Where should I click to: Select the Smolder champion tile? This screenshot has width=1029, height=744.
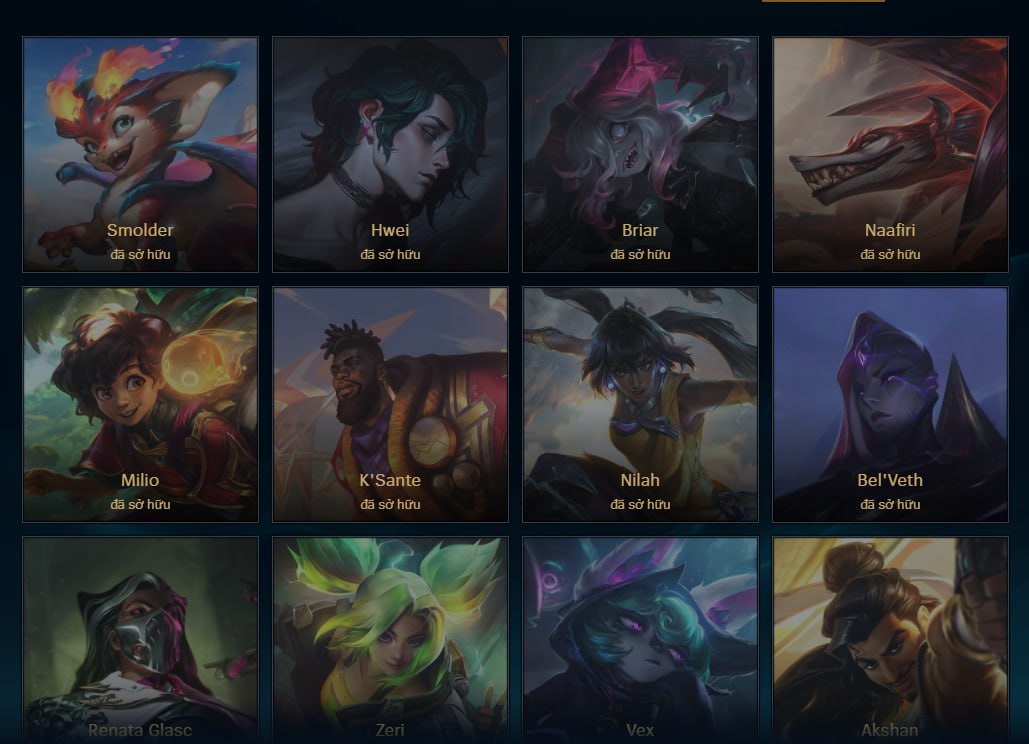(x=140, y=155)
